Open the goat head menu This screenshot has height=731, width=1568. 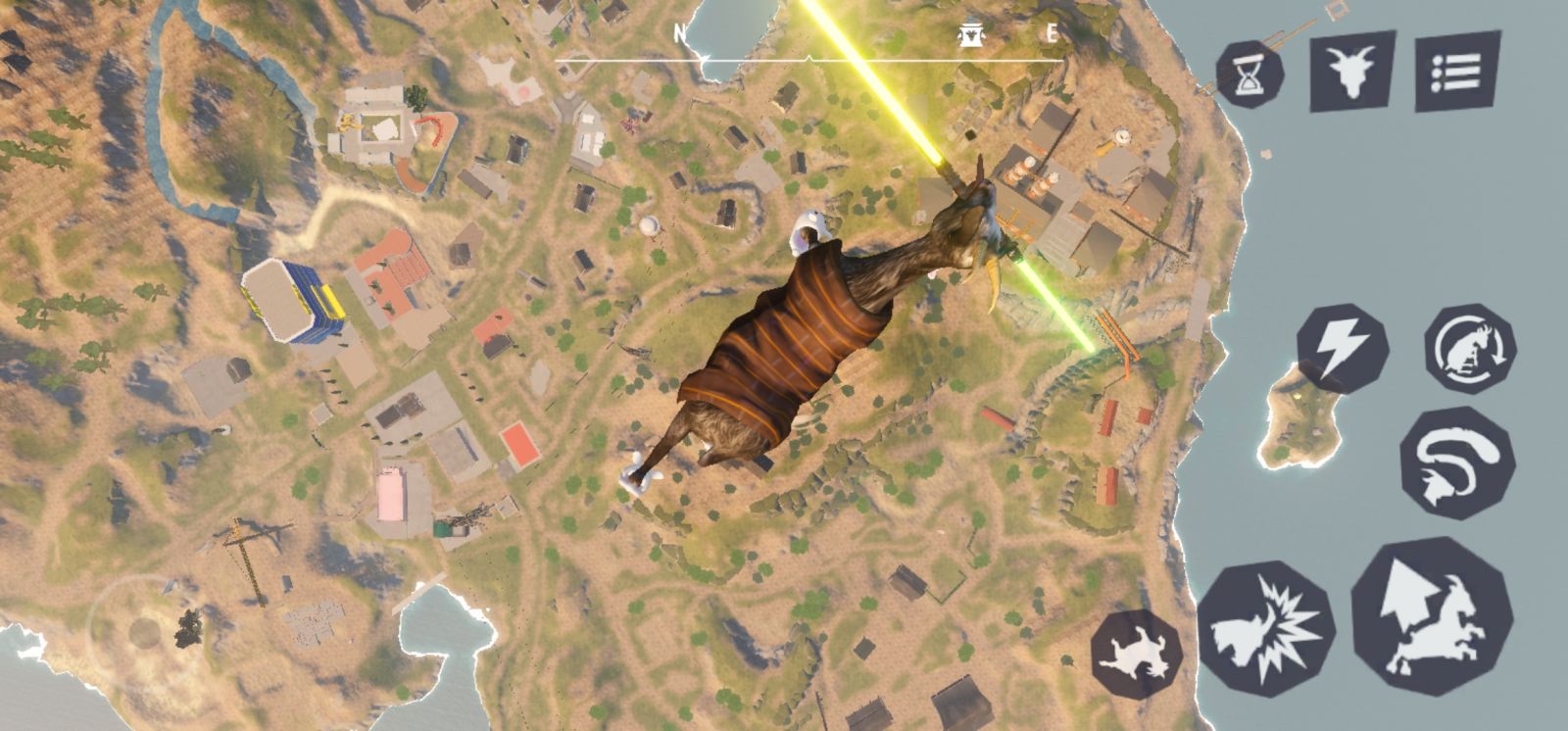[x=1352, y=69]
